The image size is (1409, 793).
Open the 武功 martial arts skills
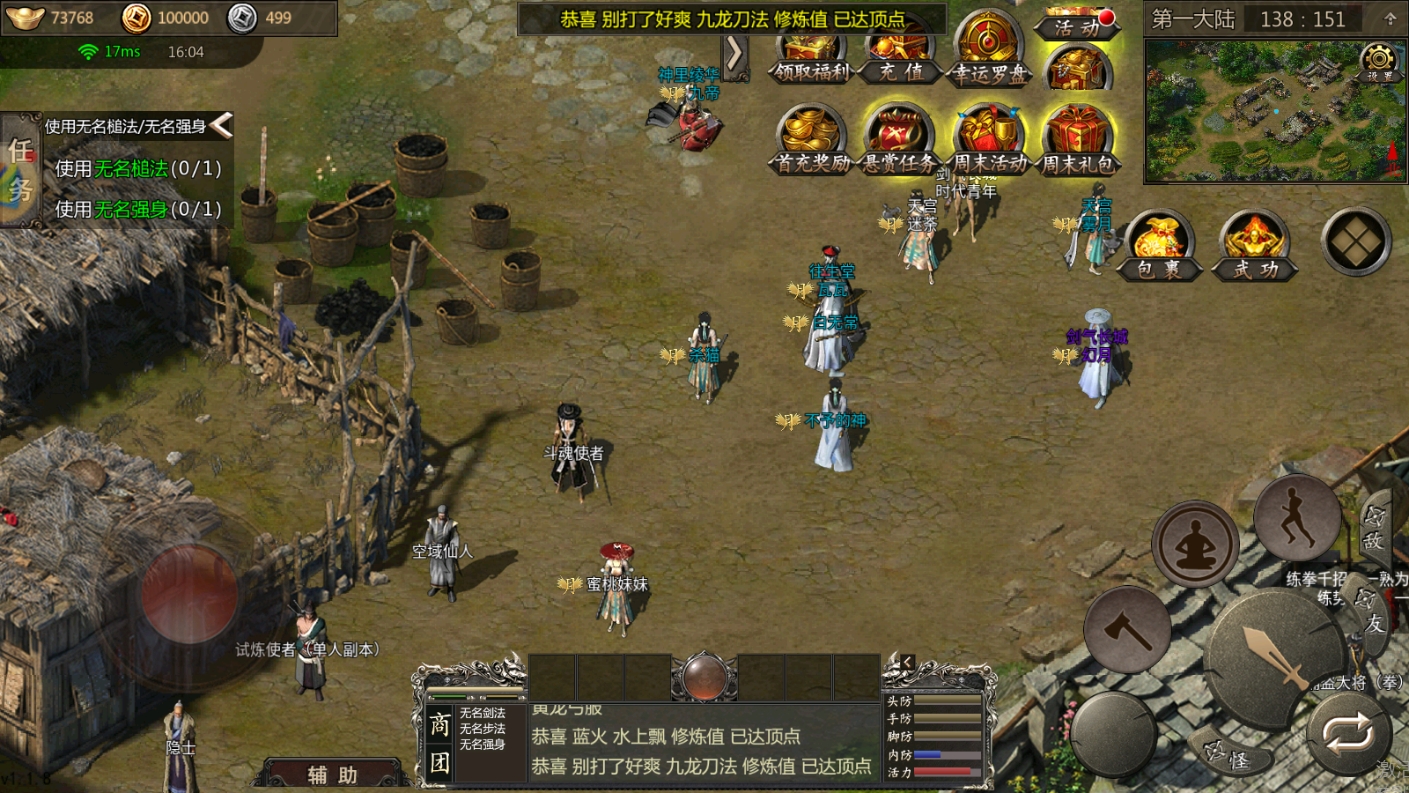coord(1254,245)
